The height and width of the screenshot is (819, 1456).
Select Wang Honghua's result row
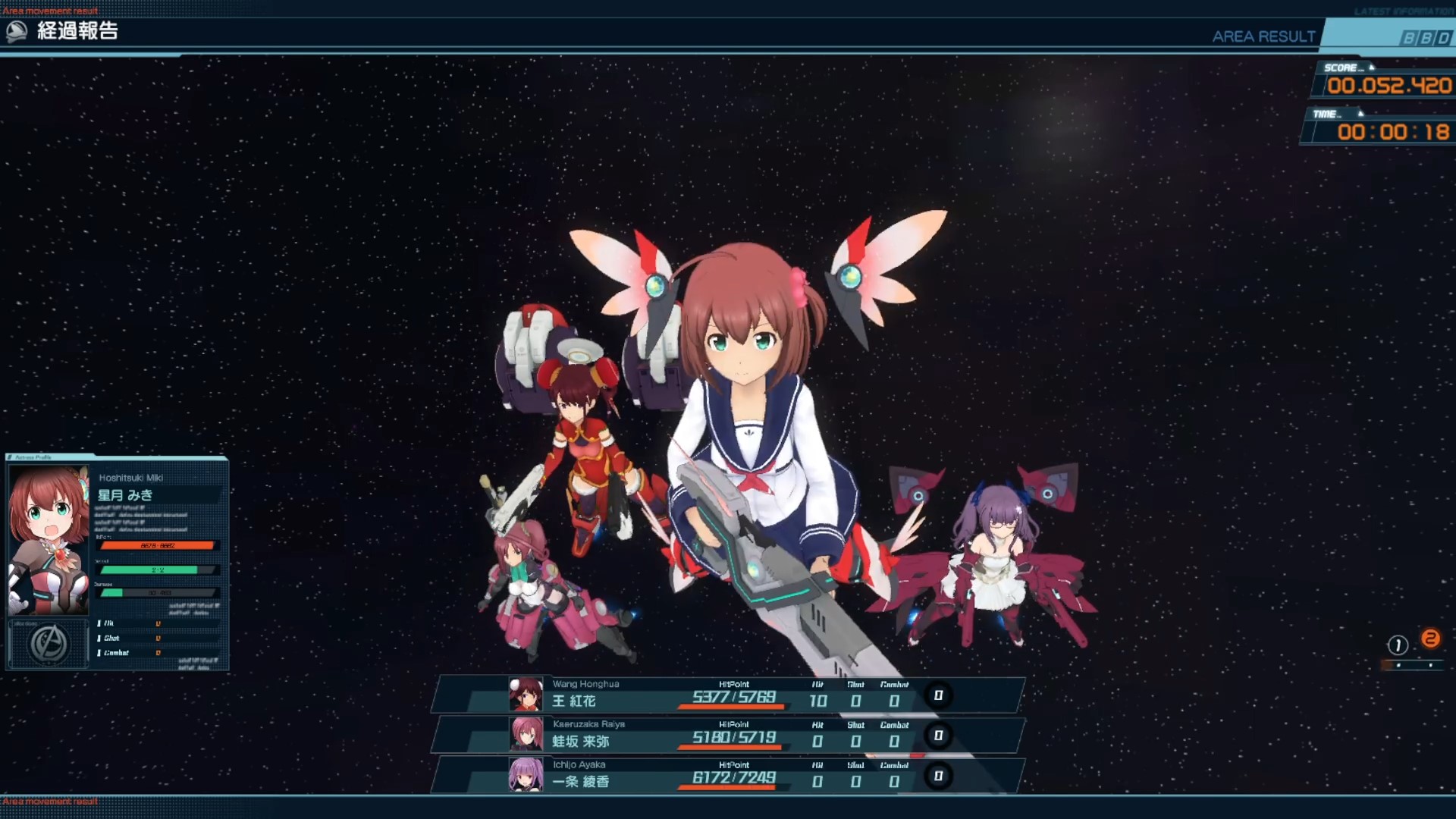point(728,695)
